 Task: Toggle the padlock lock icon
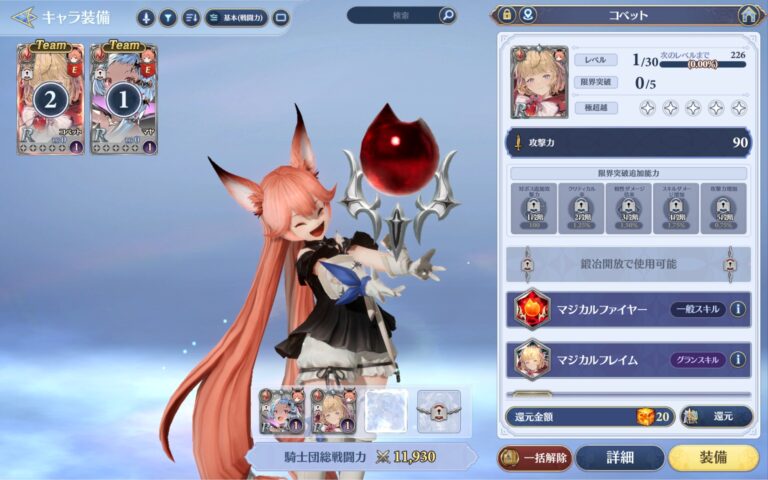click(x=506, y=15)
